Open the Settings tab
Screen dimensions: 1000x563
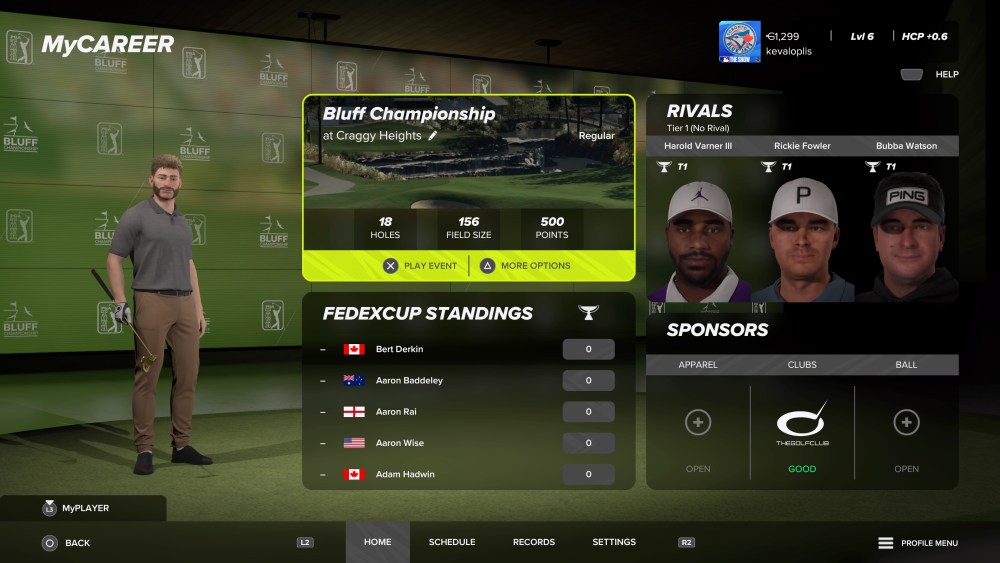click(614, 542)
